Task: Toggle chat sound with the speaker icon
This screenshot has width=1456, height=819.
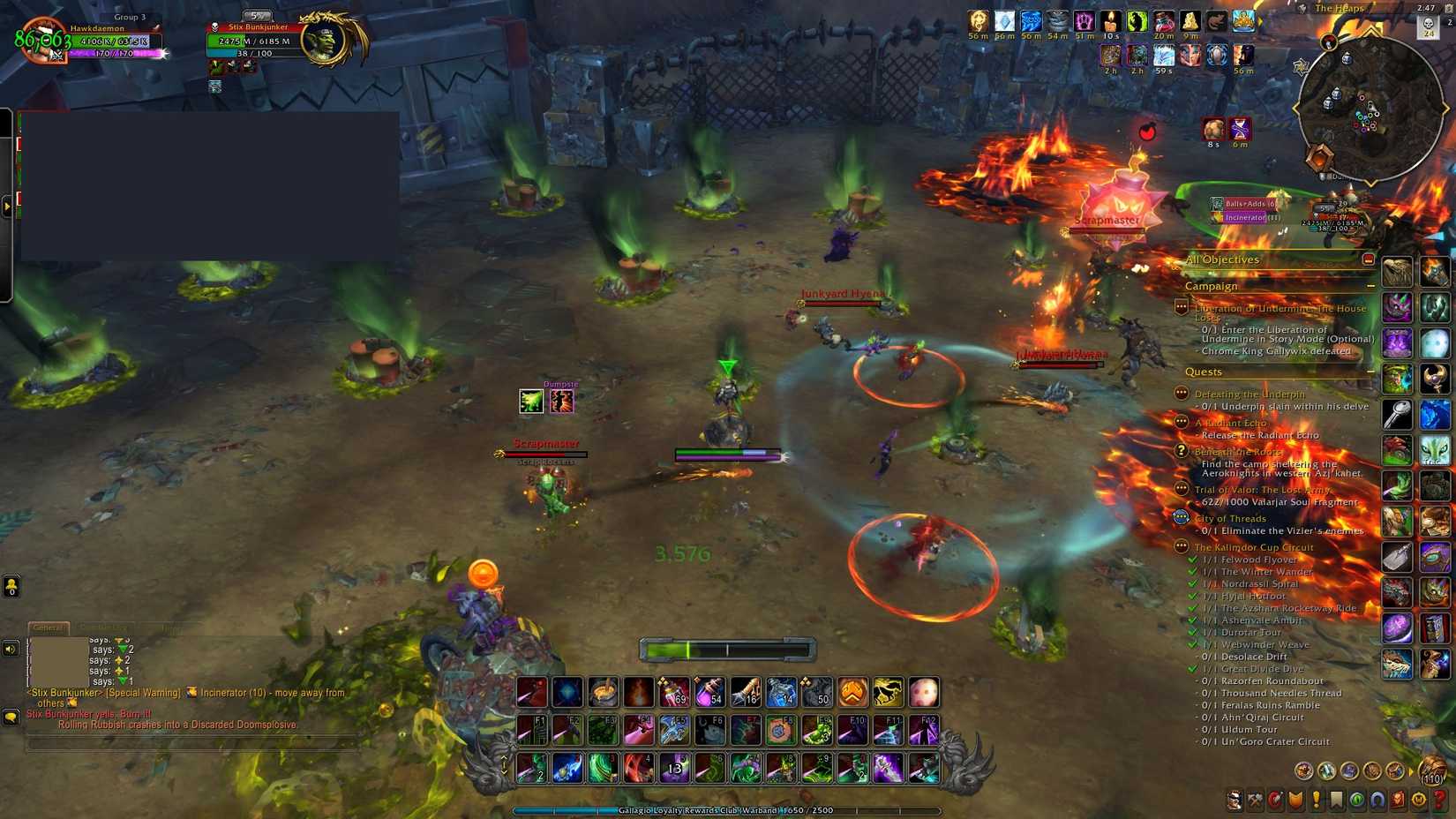Action: (11, 649)
